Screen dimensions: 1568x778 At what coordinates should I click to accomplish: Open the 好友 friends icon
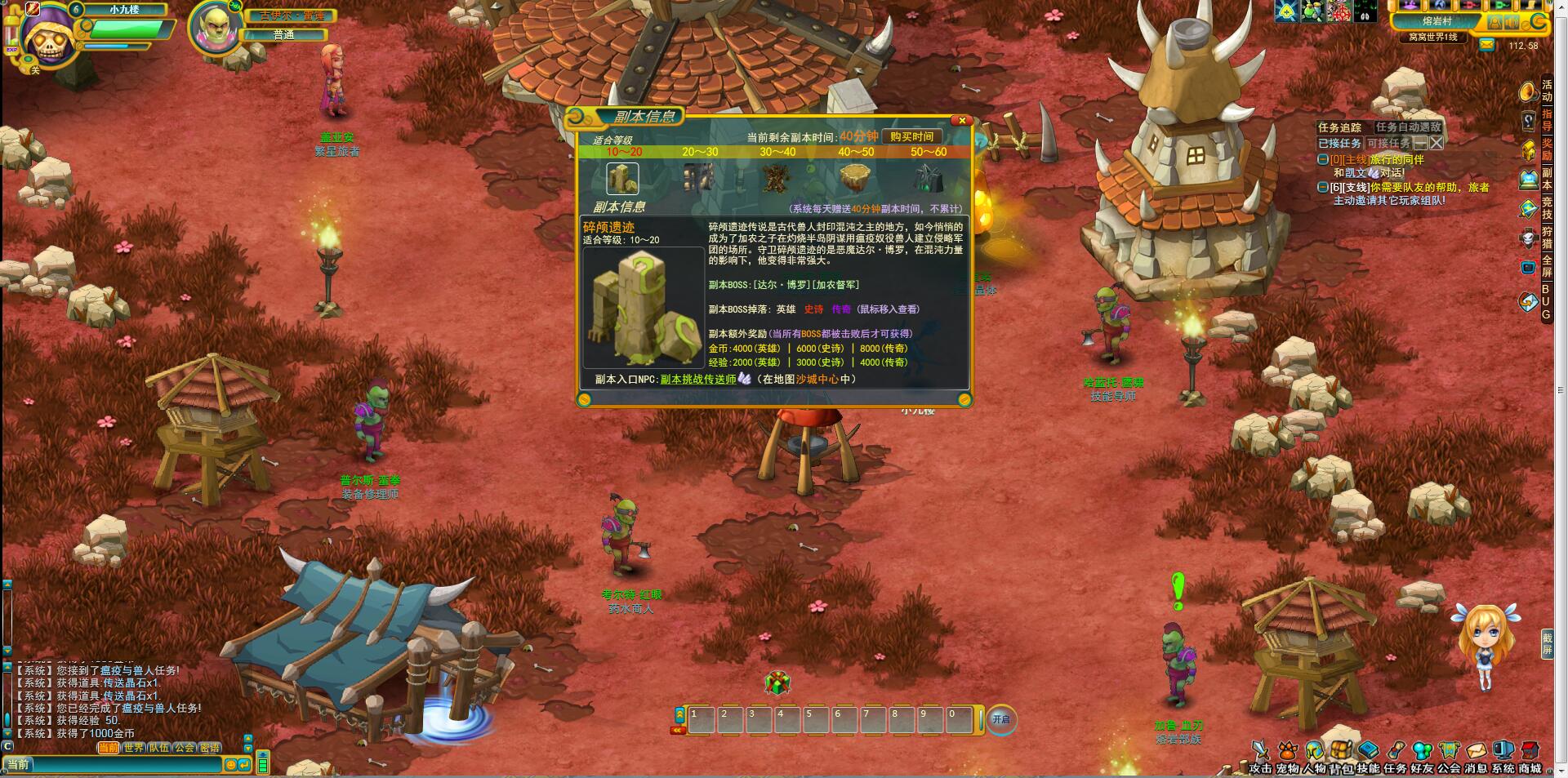click(1423, 751)
